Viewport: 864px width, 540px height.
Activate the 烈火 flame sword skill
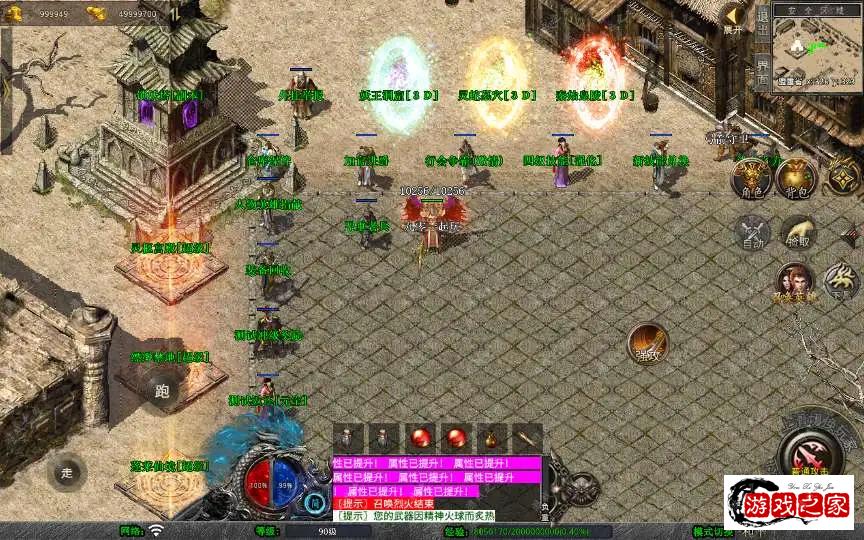pos(648,343)
